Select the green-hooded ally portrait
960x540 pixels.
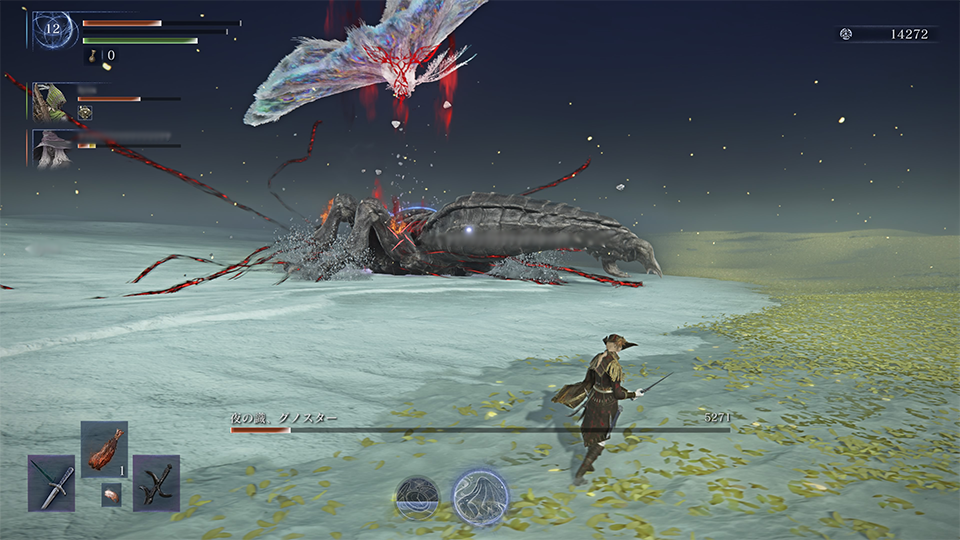coord(50,102)
